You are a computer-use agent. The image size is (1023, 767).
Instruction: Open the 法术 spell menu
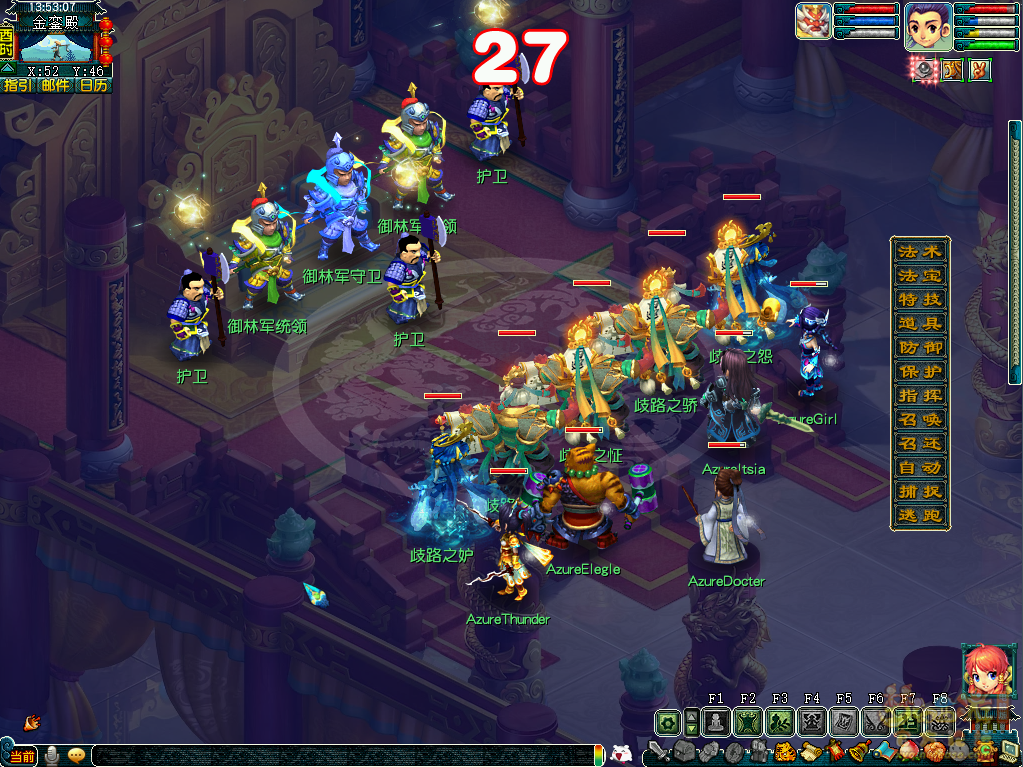coord(920,252)
